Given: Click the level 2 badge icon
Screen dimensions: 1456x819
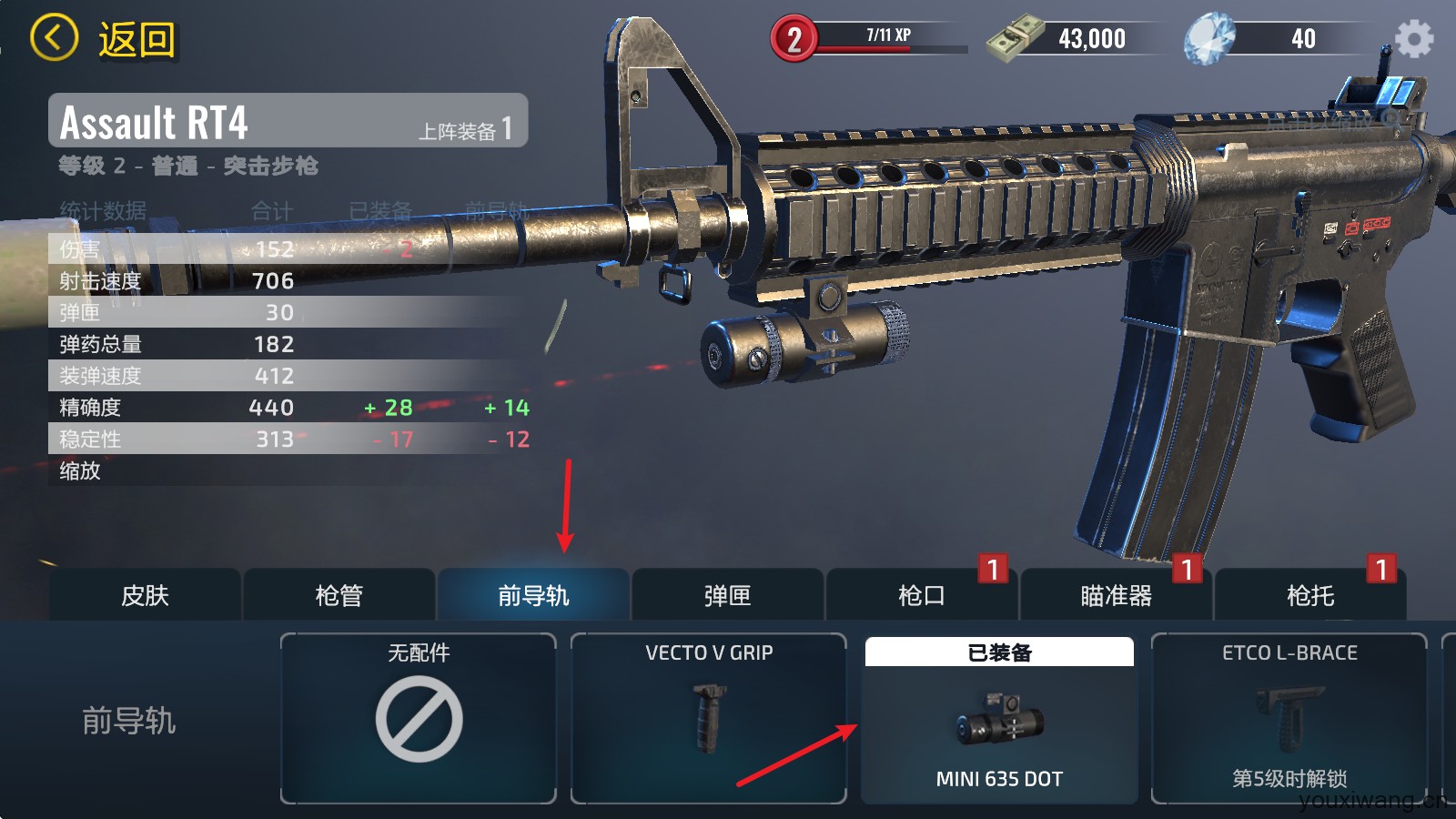Looking at the screenshot, I should 794,36.
